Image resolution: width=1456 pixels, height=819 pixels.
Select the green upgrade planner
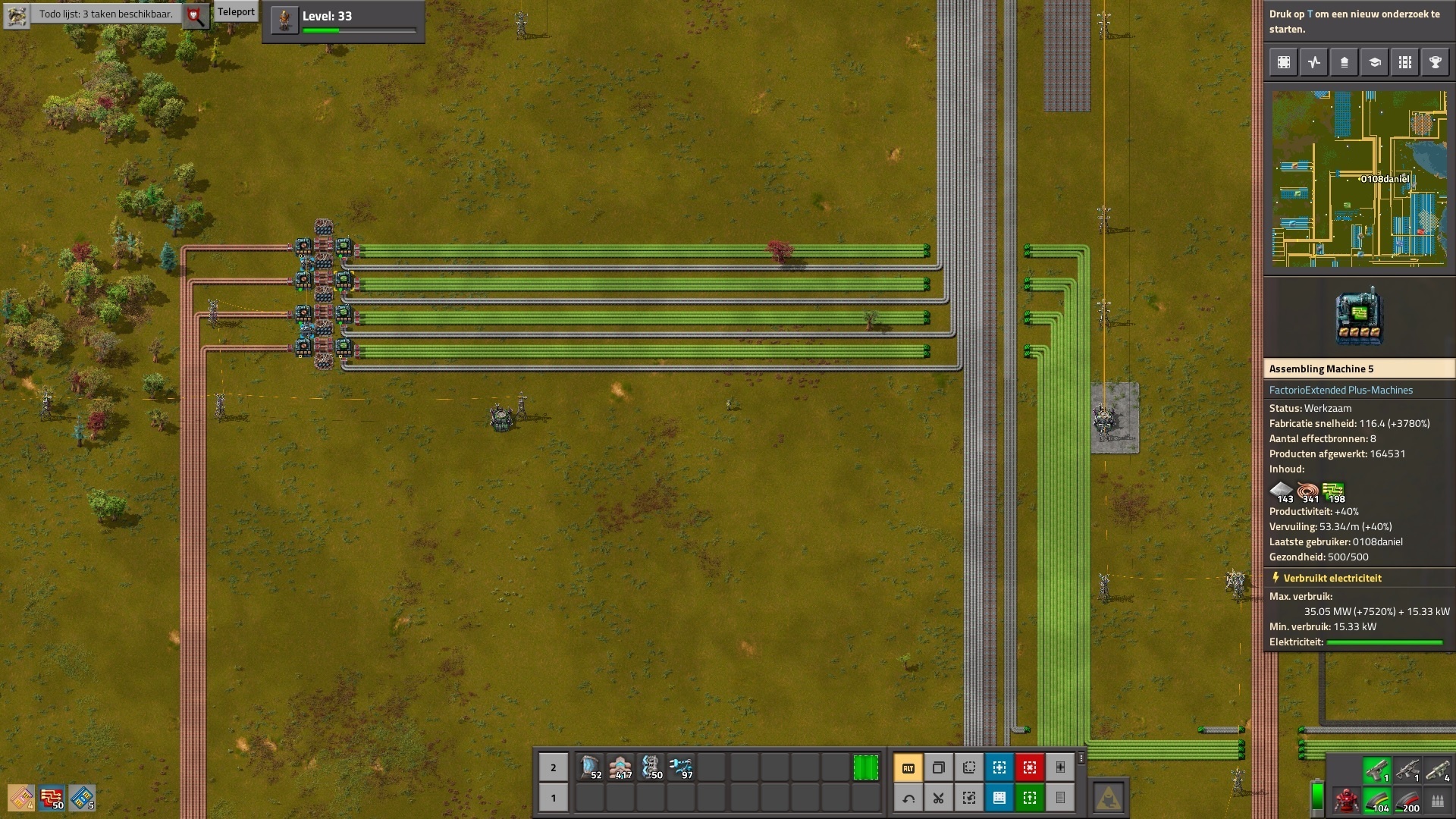tap(1029, 798)
